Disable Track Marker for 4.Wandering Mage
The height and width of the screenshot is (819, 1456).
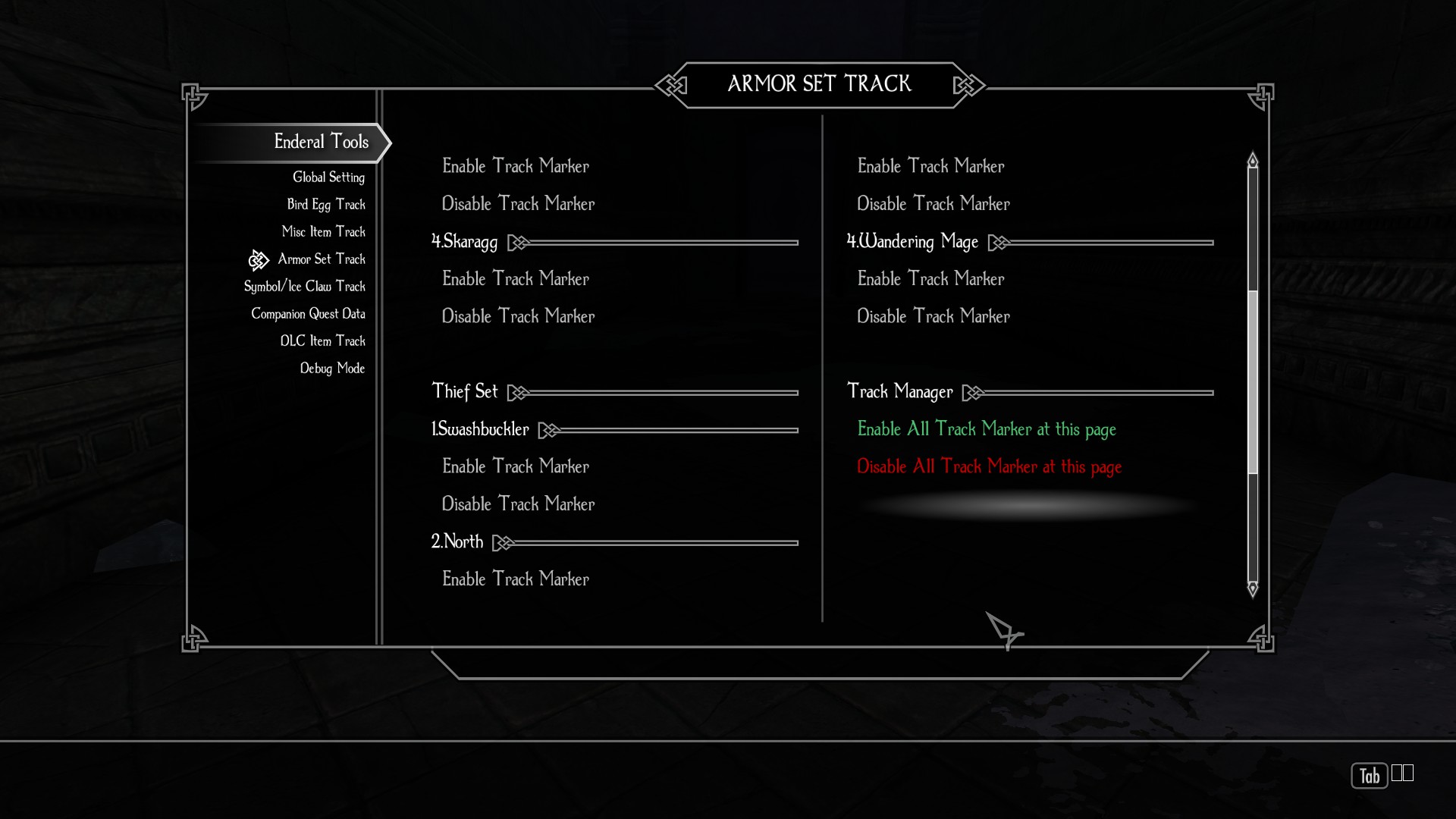[x=933, y=316]
